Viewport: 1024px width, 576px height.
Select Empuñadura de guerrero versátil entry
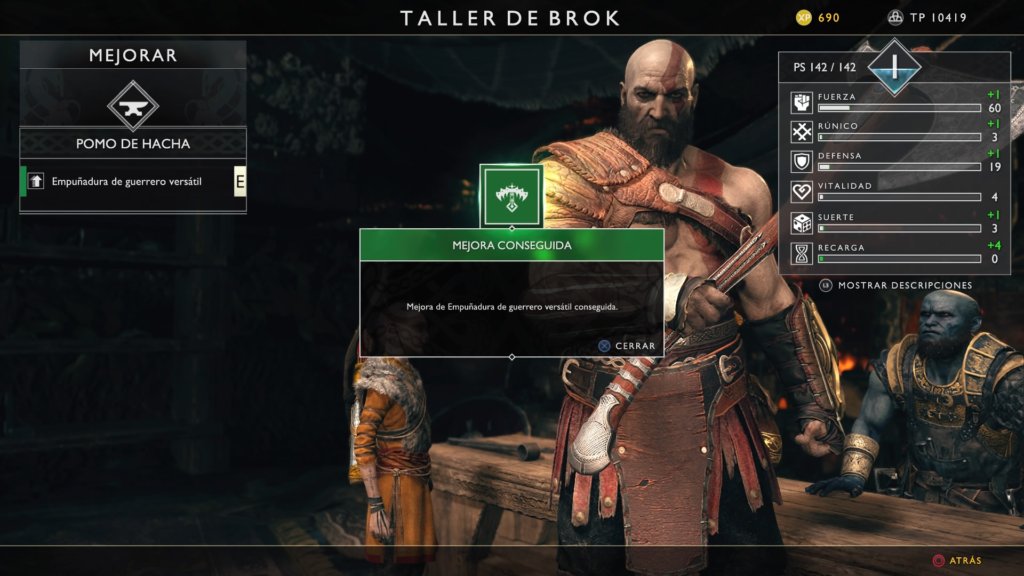(127, 181)
